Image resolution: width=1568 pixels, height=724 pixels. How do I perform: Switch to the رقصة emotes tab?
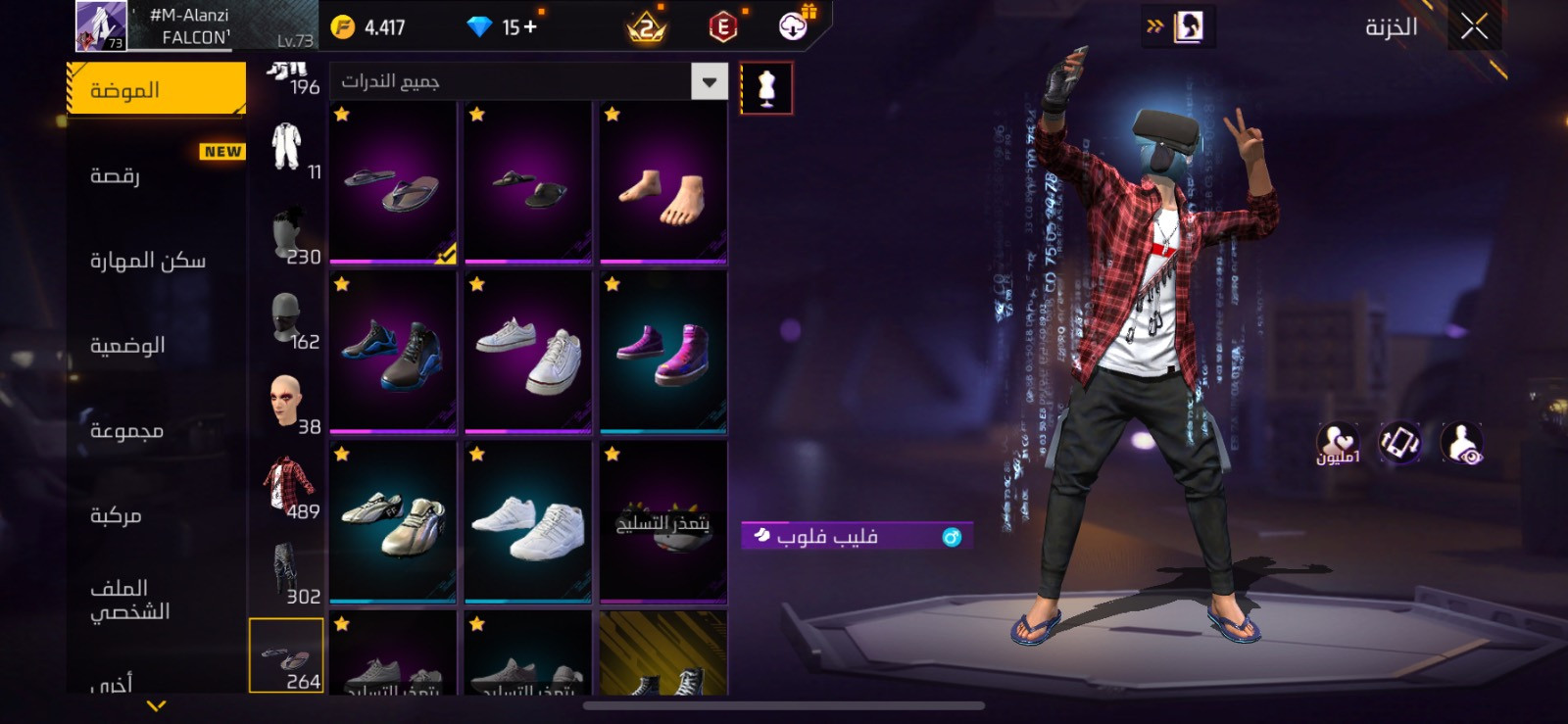[x=156, y=175]
